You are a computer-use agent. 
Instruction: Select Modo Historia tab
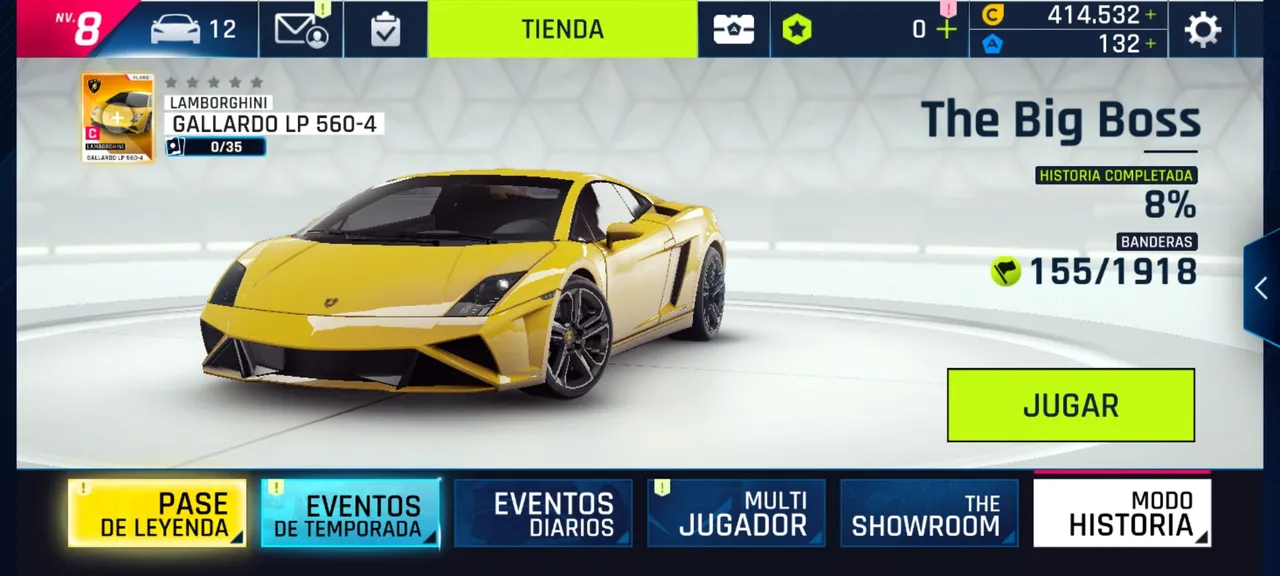pyautogui.click(x=1122, y=513)
